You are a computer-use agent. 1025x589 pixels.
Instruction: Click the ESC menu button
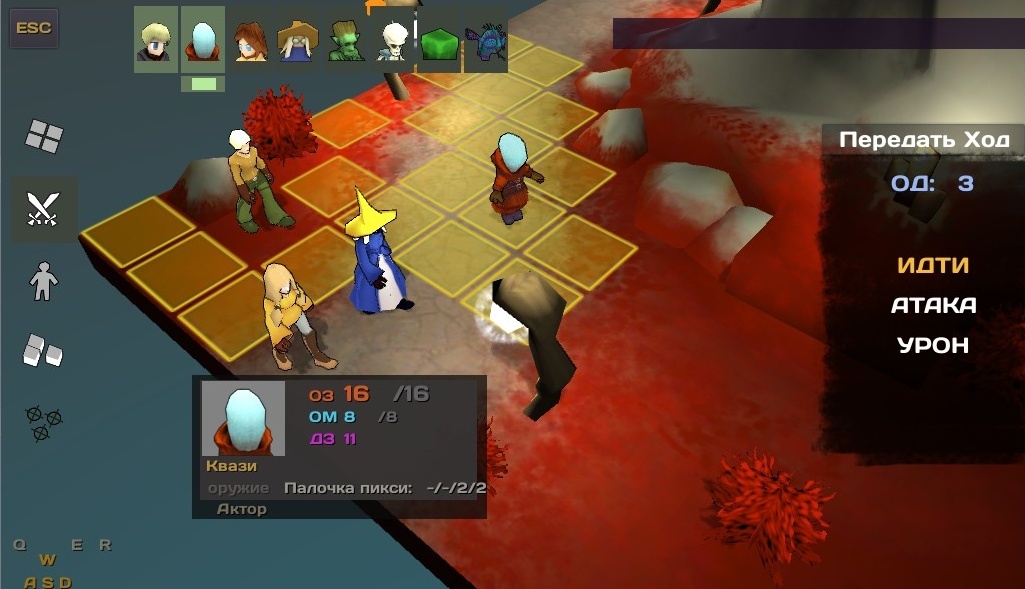[34, 29]
